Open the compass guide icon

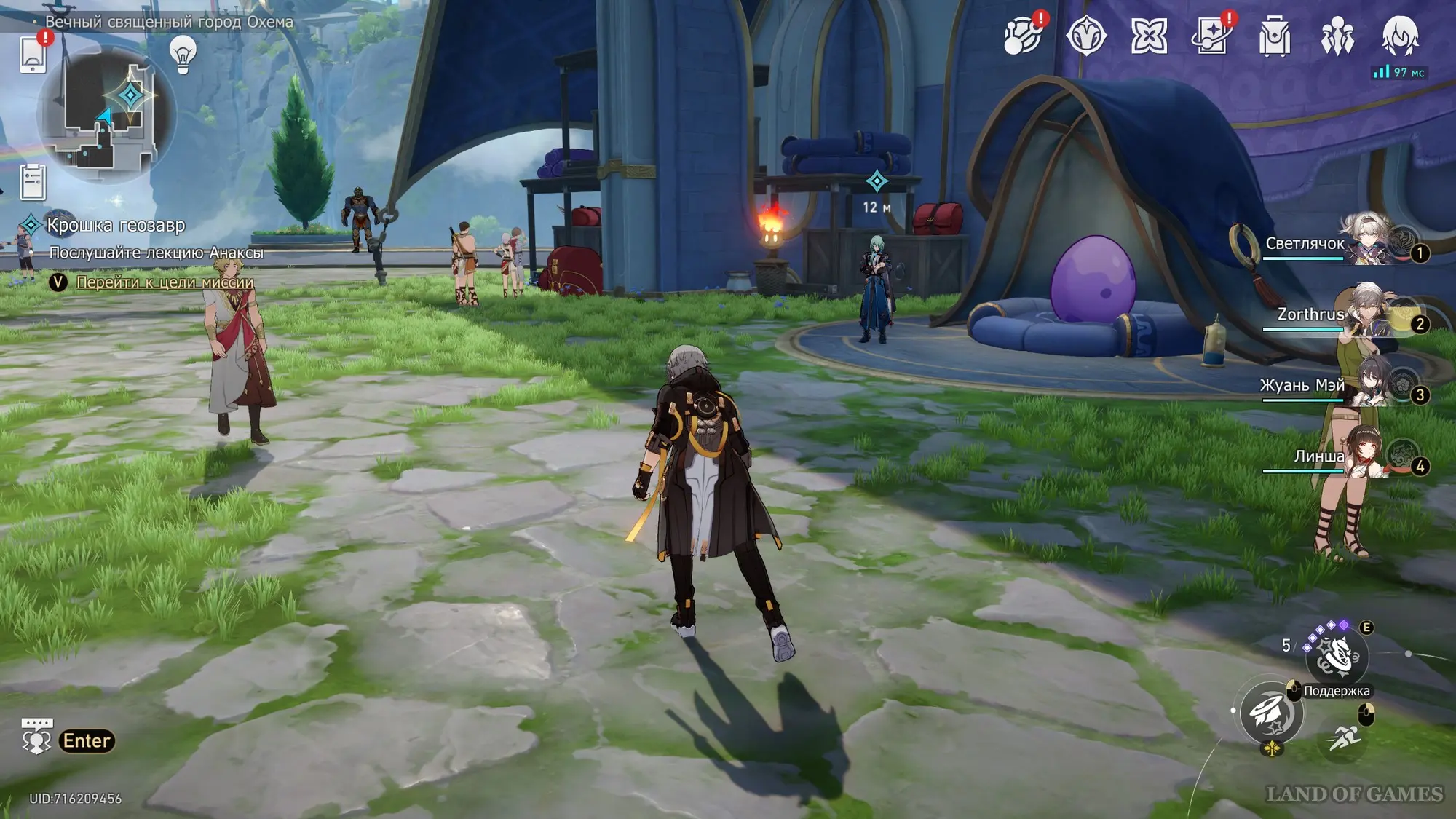pos(1085,35)
